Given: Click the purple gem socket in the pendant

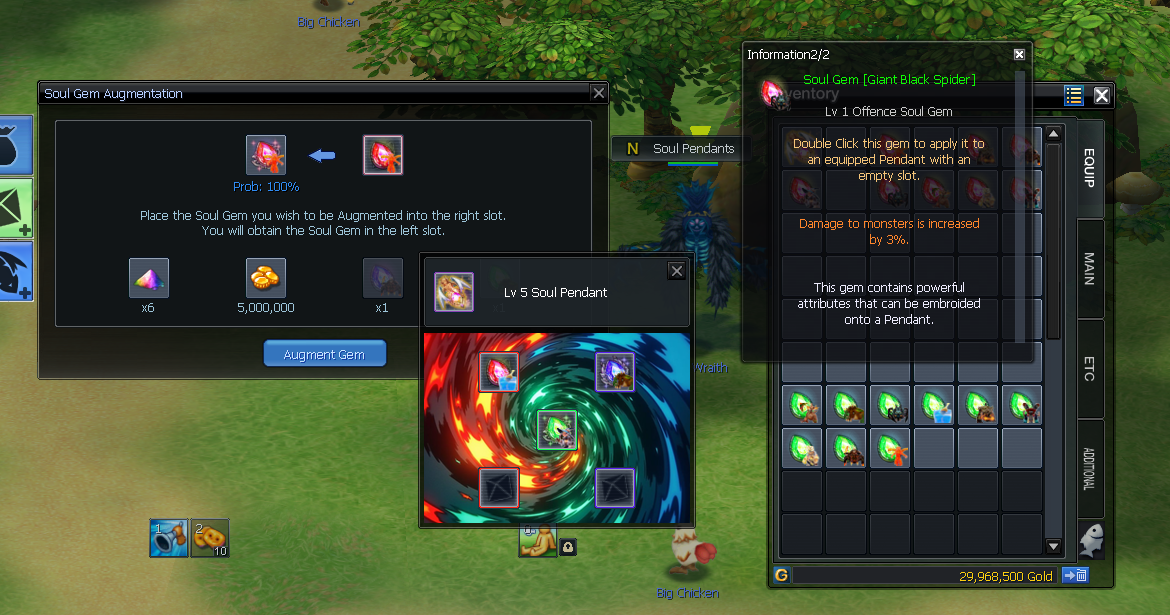Looking at the screenshot, I should click(x=615, y=372).
